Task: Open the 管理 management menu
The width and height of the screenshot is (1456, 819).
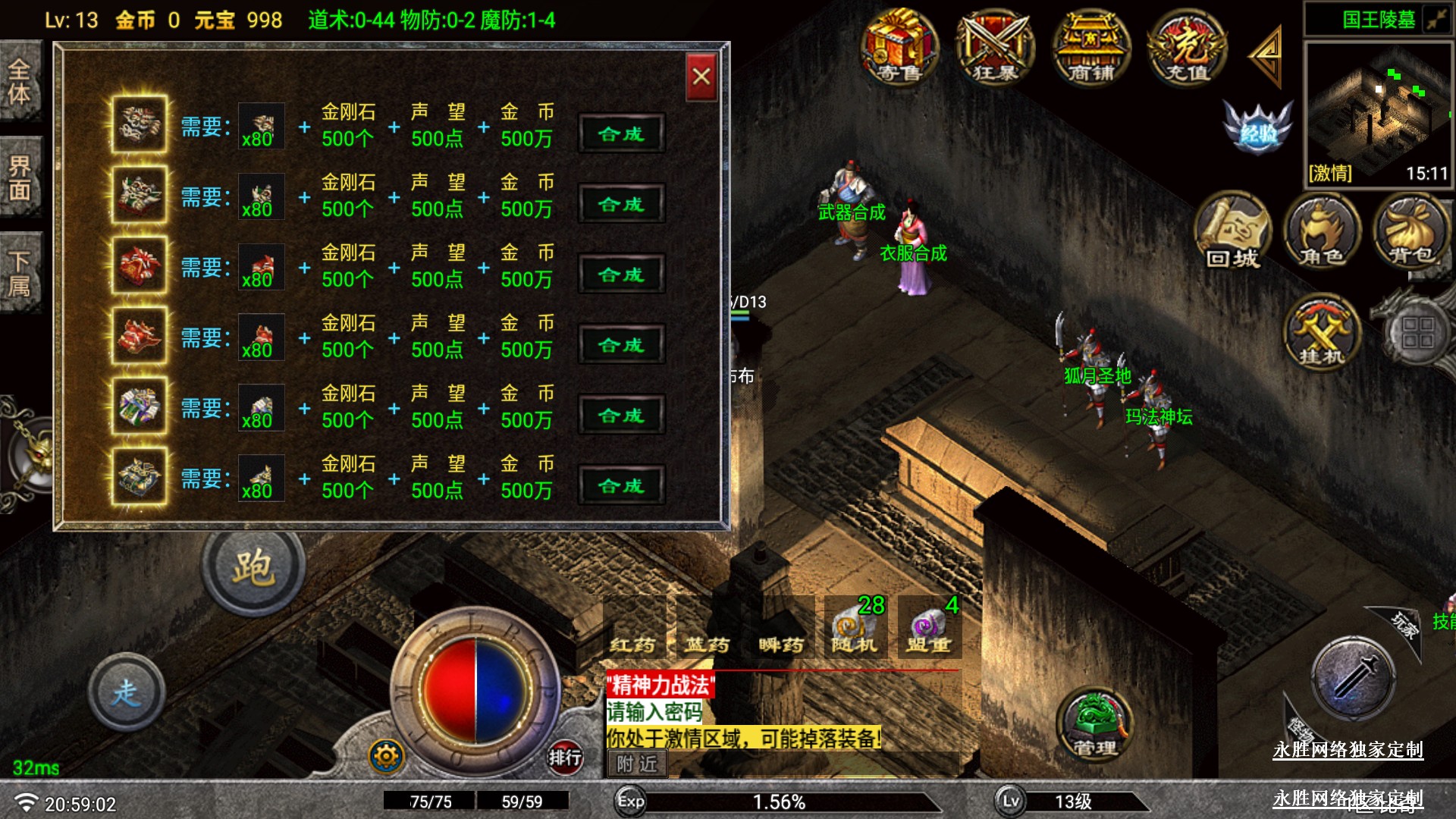Action: (1094, 724)
